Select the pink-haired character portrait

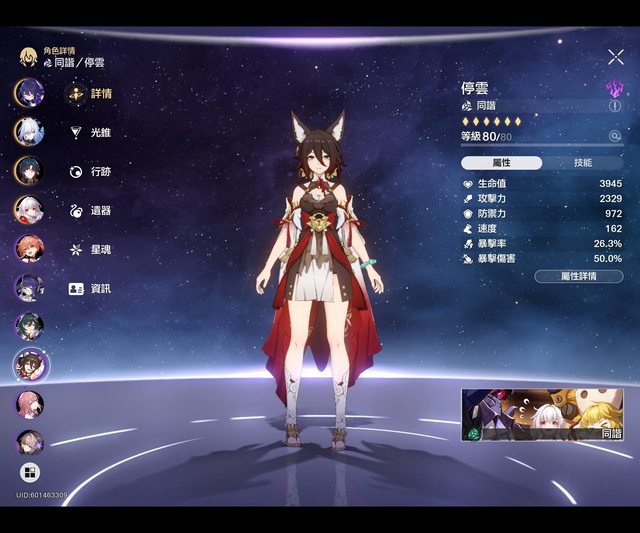pyautogui.click(x=28, y=404)
